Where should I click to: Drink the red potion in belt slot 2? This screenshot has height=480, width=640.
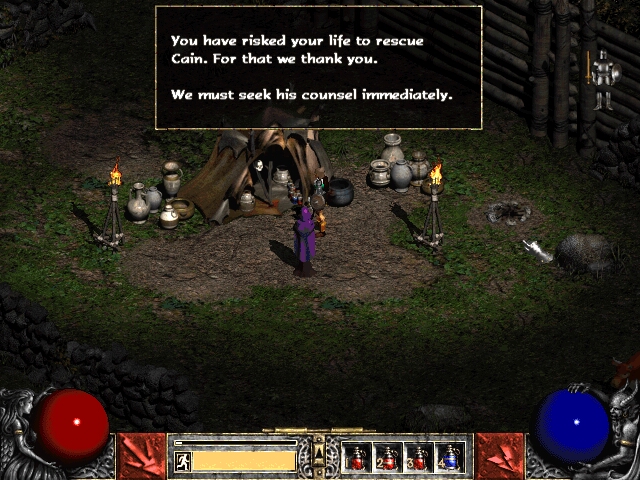coord(388,458)
